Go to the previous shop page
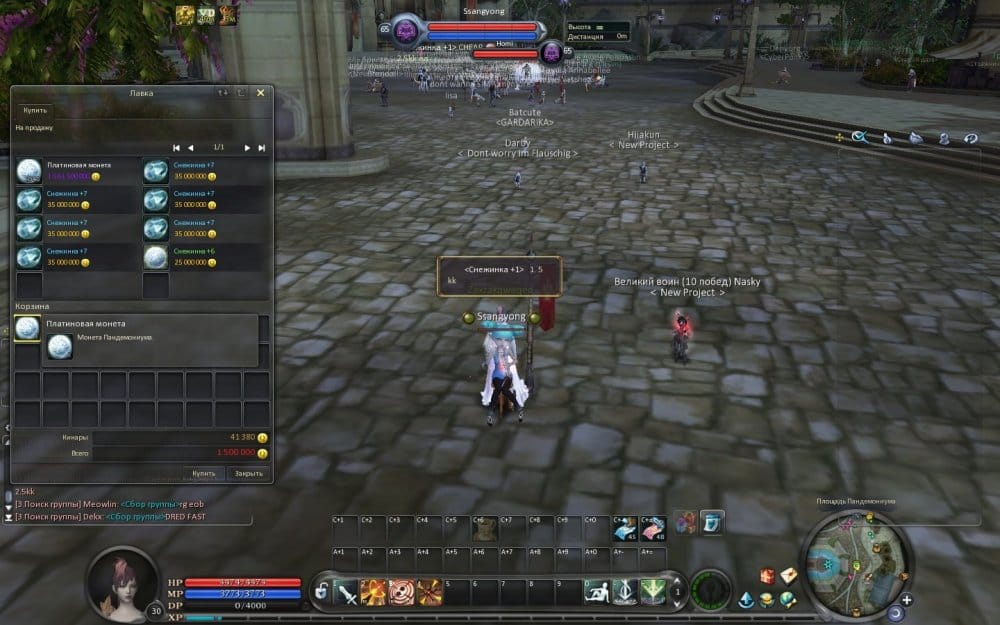Viewport: 1000px width, 625px height. (191, 147)
